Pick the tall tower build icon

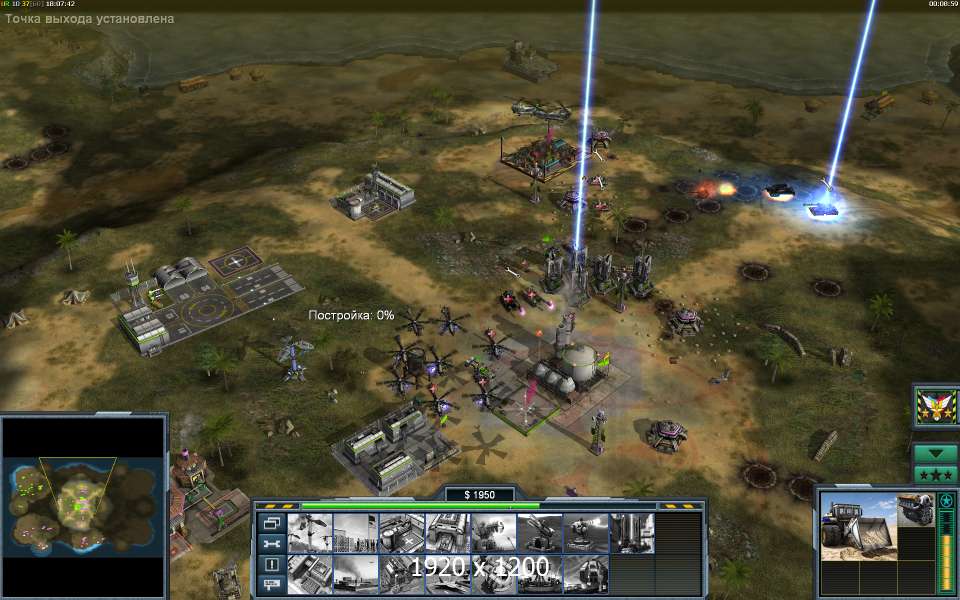[x=631, y=533]
